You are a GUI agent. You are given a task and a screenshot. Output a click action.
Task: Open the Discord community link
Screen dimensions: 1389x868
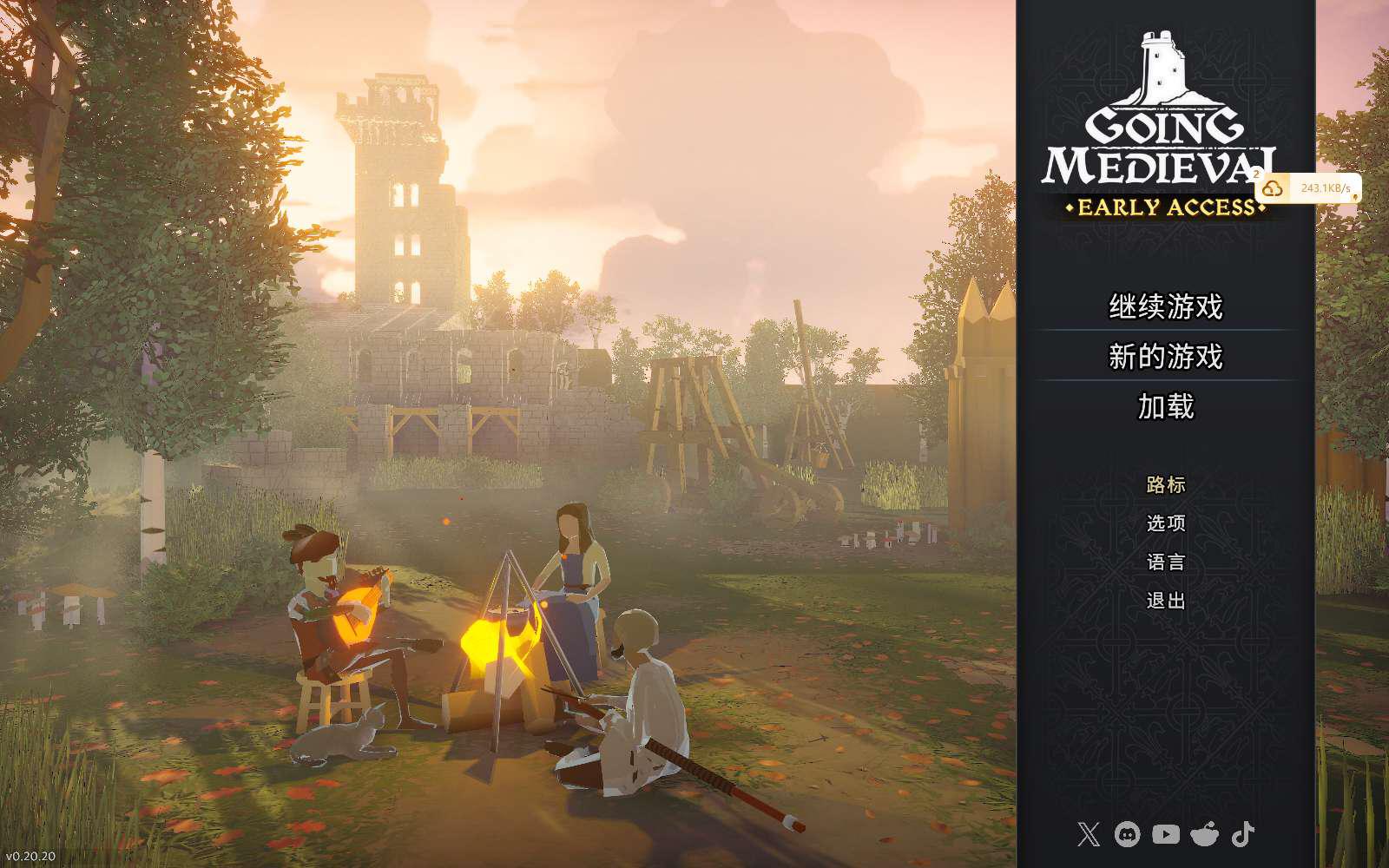(1127, 835)
